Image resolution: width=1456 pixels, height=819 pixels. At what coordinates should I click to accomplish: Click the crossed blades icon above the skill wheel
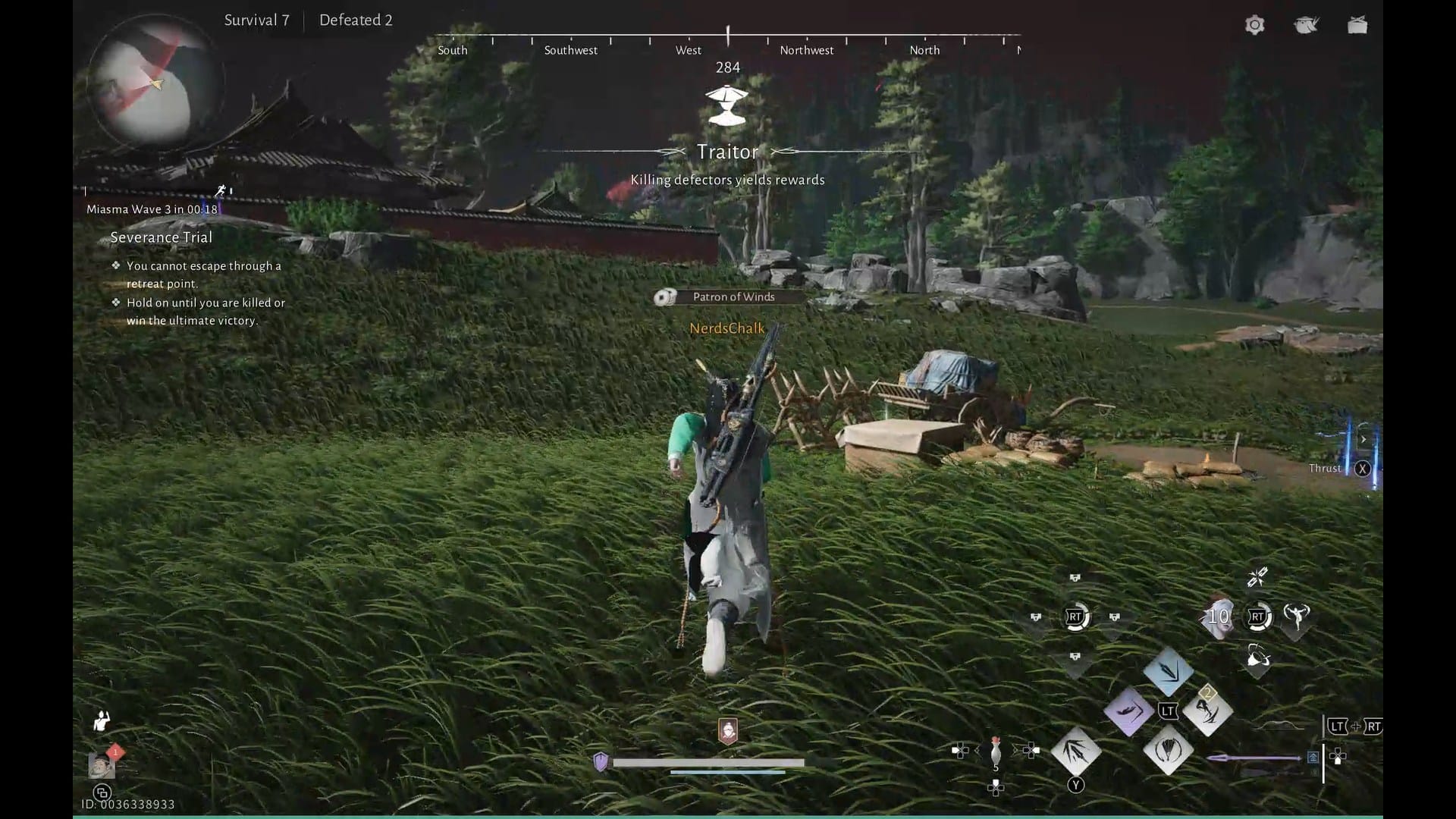(x=1258, y=576)
